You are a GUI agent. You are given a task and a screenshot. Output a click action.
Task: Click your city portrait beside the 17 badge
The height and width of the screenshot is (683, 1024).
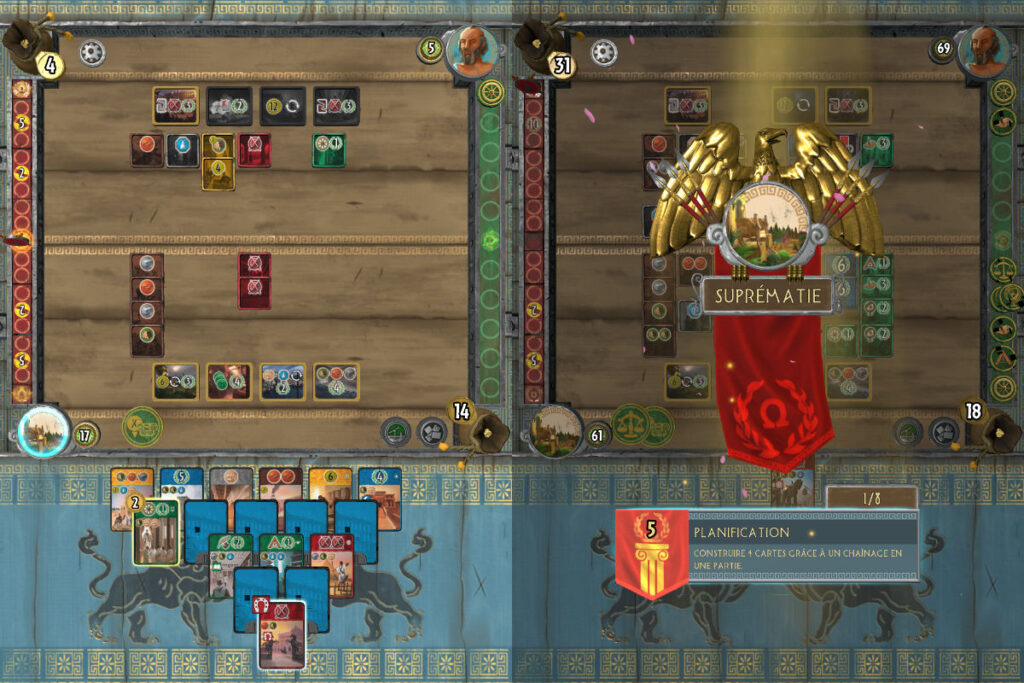tap(43, 431)
